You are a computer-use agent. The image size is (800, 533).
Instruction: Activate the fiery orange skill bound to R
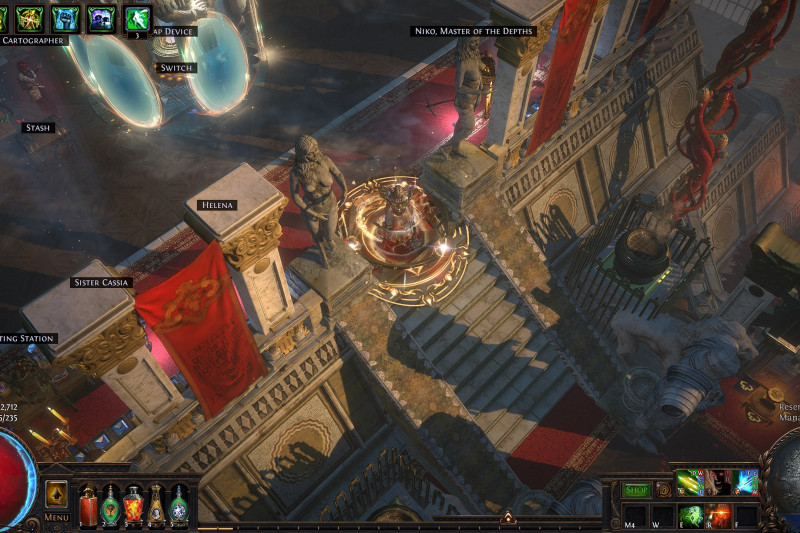point(719,514)
